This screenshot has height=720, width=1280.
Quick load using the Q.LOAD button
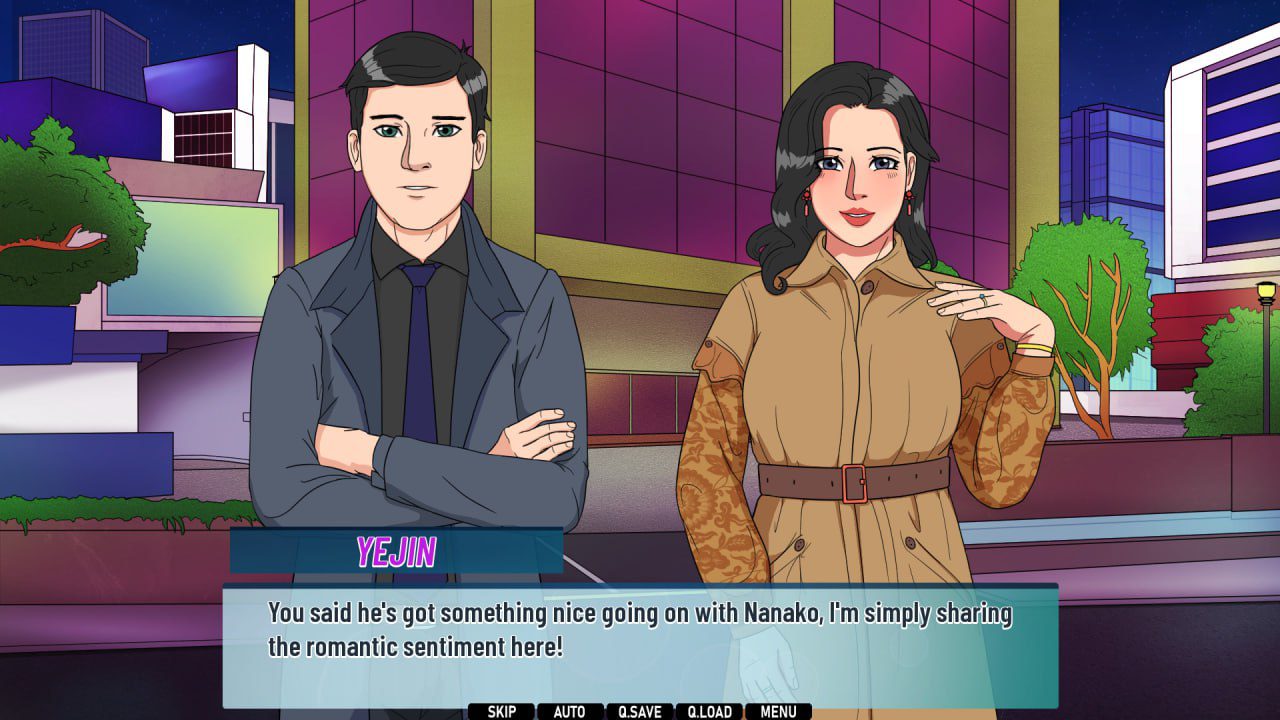click(709, 711)
